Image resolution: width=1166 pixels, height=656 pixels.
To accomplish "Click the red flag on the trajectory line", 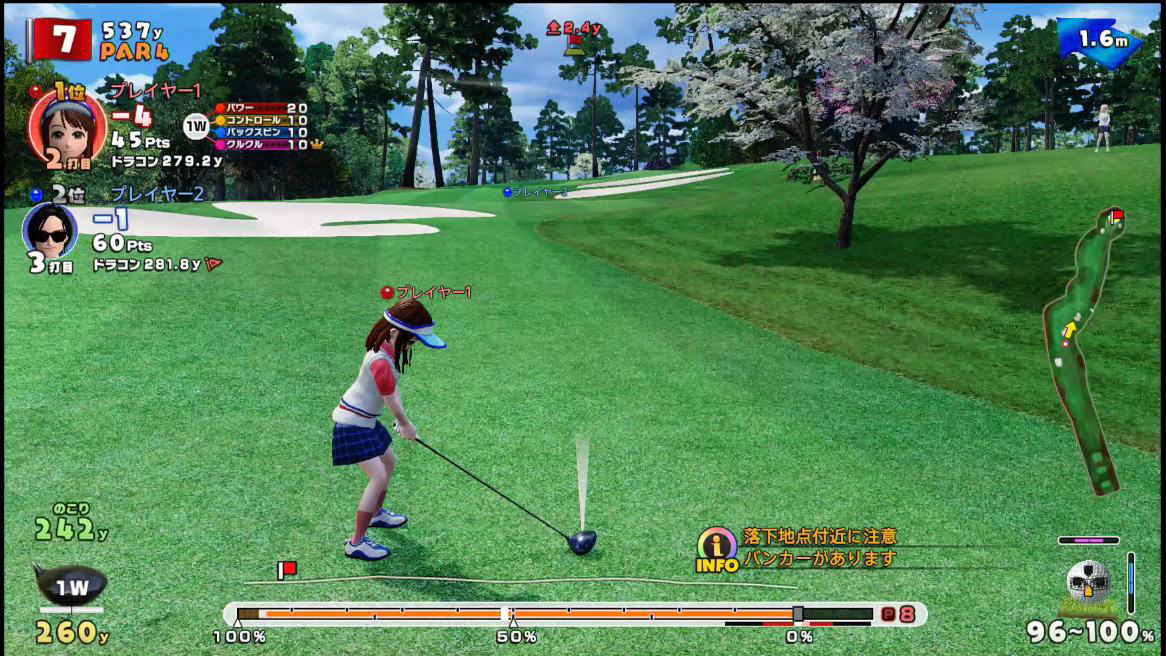I will pyautogui.click(x=286, y=570).
